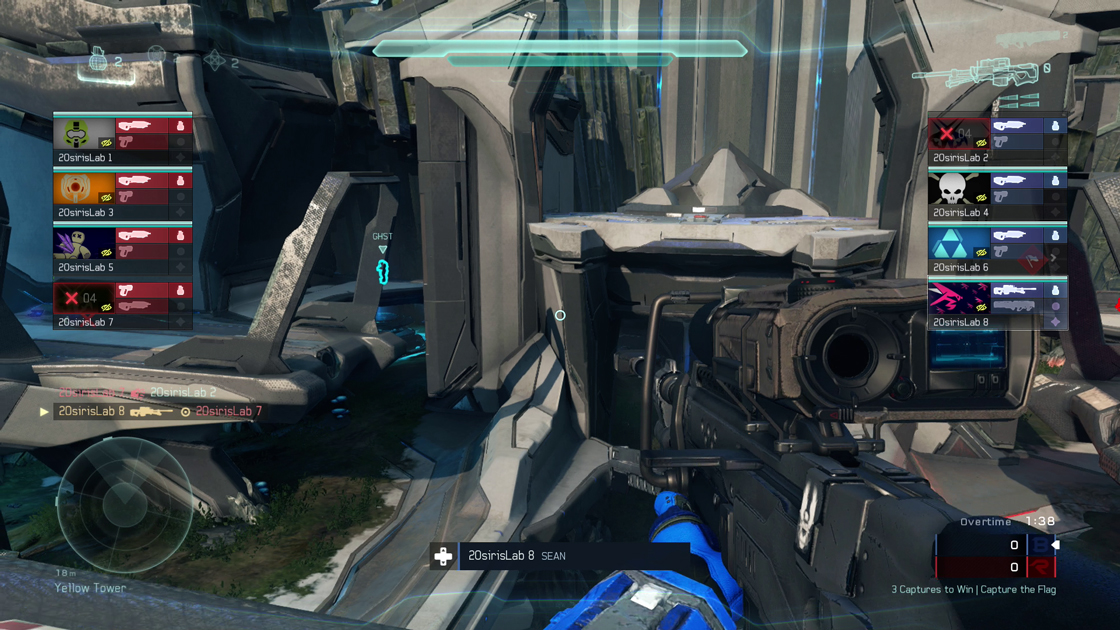The image size is (1120, 630).
Task: Click the equipped rifle weapon icon
Action: pyautogui.click(x=975, y=73)
